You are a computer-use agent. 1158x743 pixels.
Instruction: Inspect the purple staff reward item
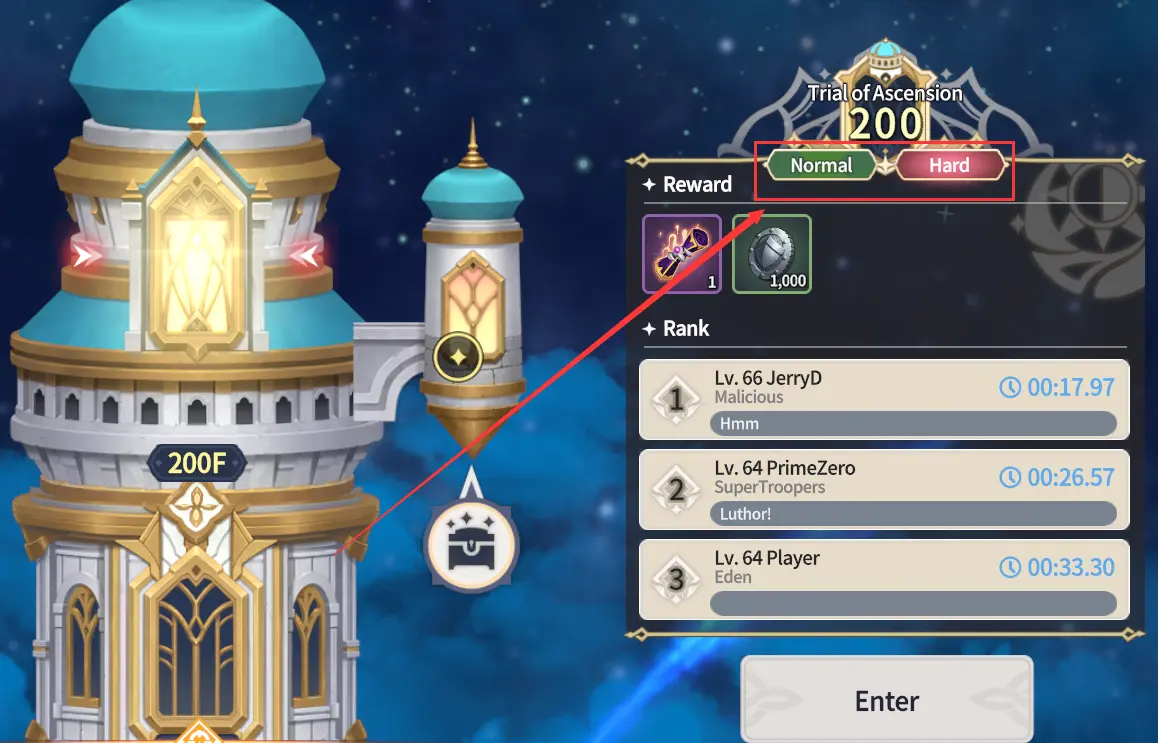pos(681,254)
